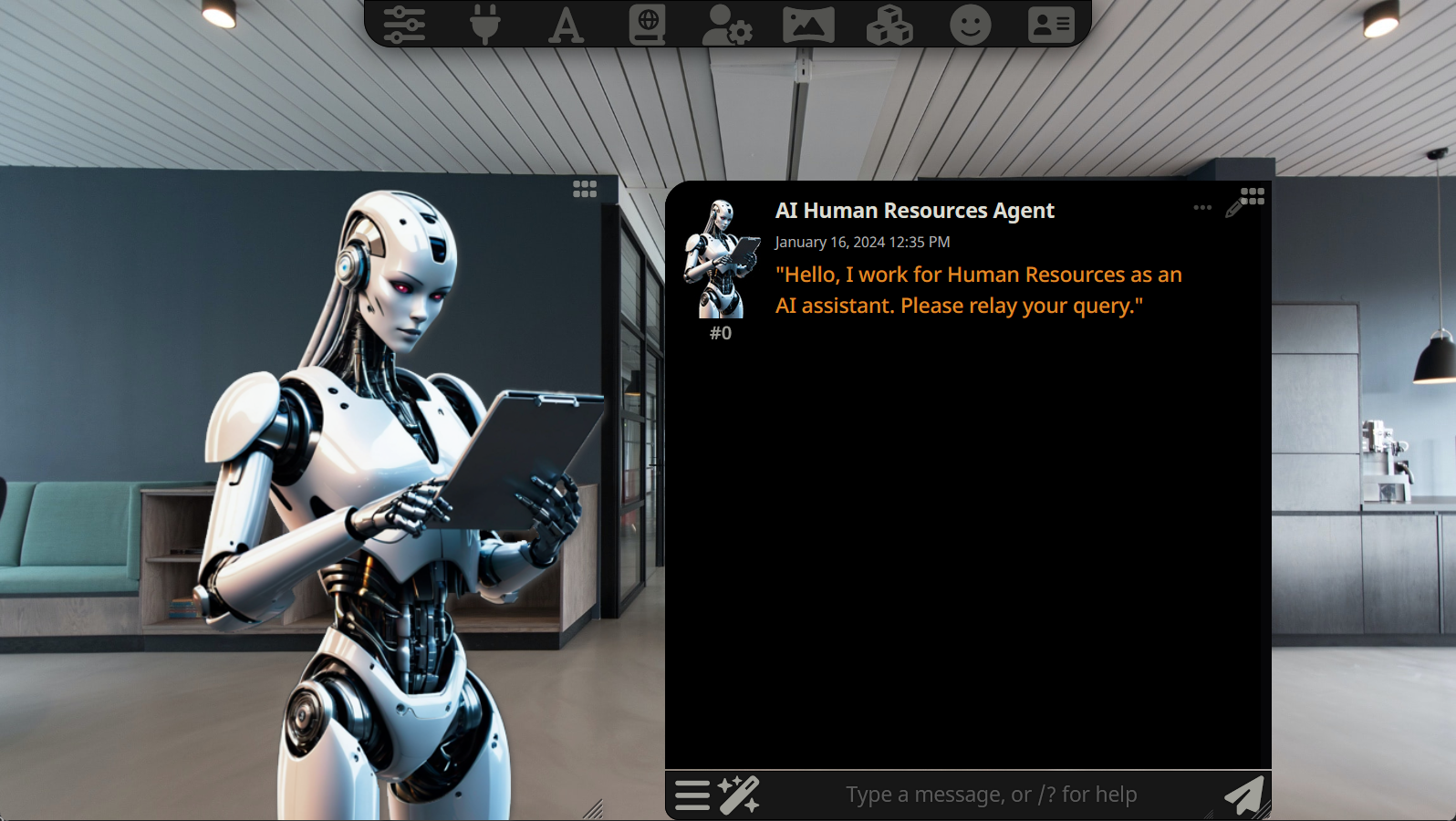The height and width of the screenshot is (821, 1456).
Task: Open the landscape background image icon
Action: [x=808, y=25]
